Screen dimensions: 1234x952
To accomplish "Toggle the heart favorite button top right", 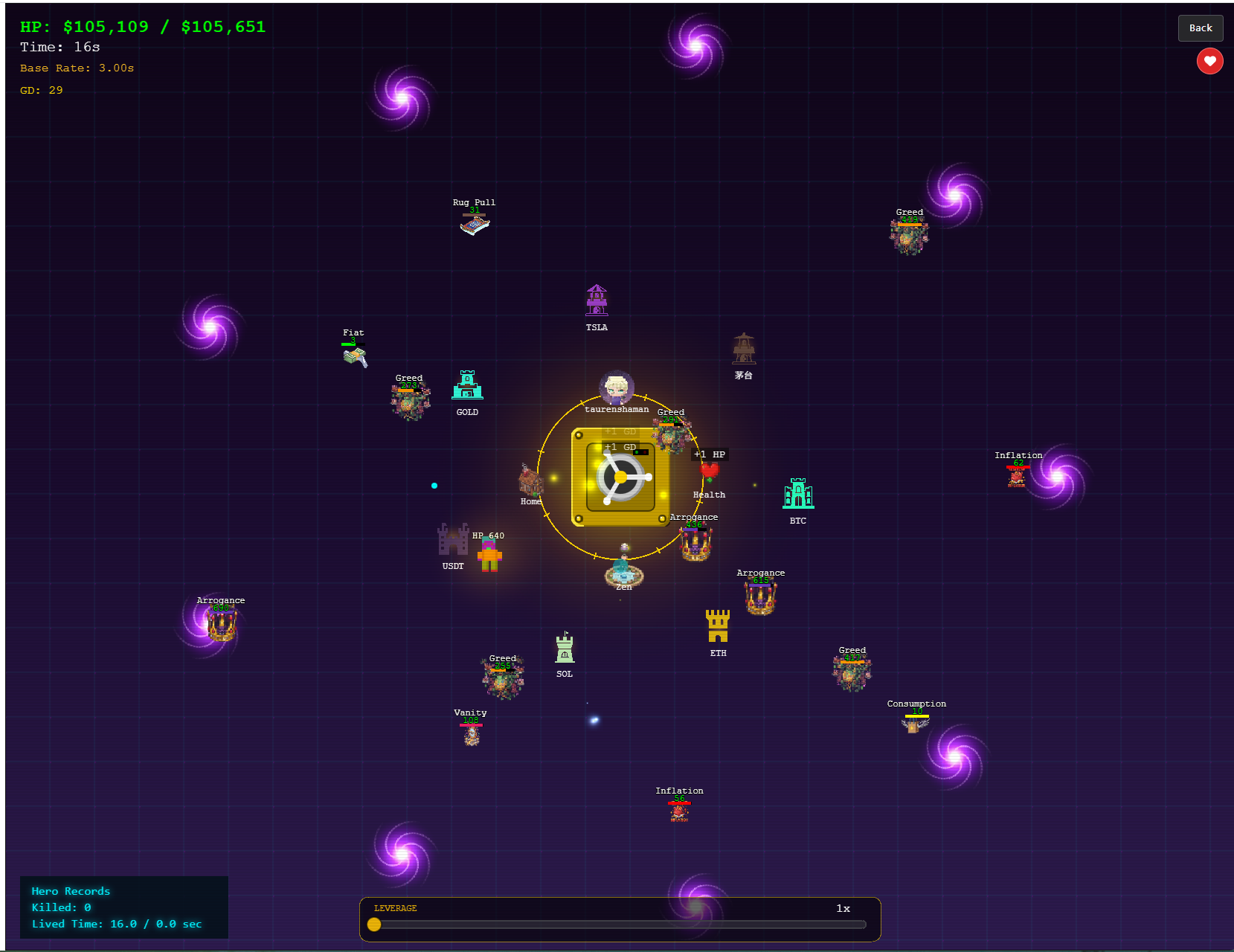I will [1209, 61].
